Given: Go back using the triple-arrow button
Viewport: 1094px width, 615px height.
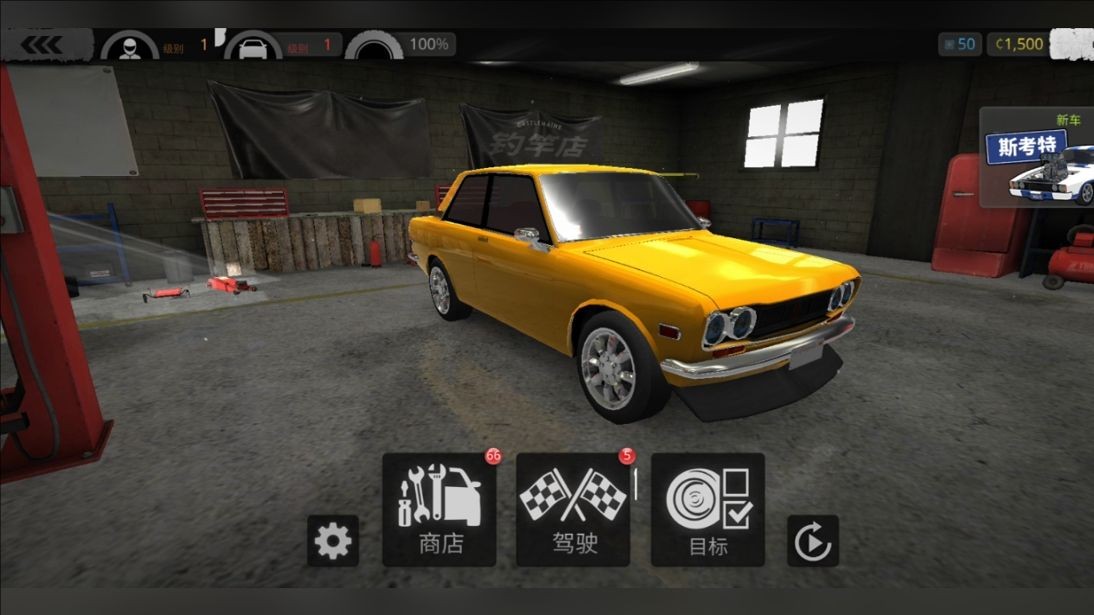Looking at the screenshot, I should pos(43,45).
